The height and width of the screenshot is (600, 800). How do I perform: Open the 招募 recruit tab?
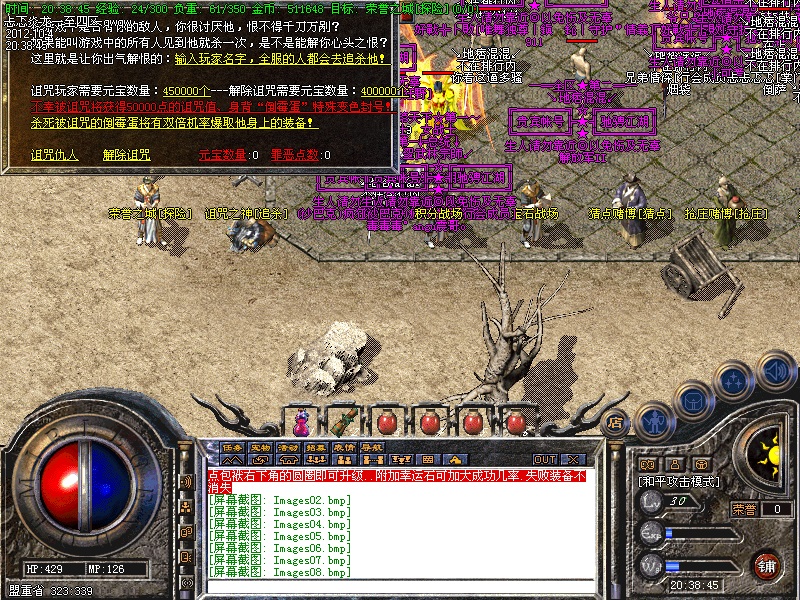tap(317, 447)
